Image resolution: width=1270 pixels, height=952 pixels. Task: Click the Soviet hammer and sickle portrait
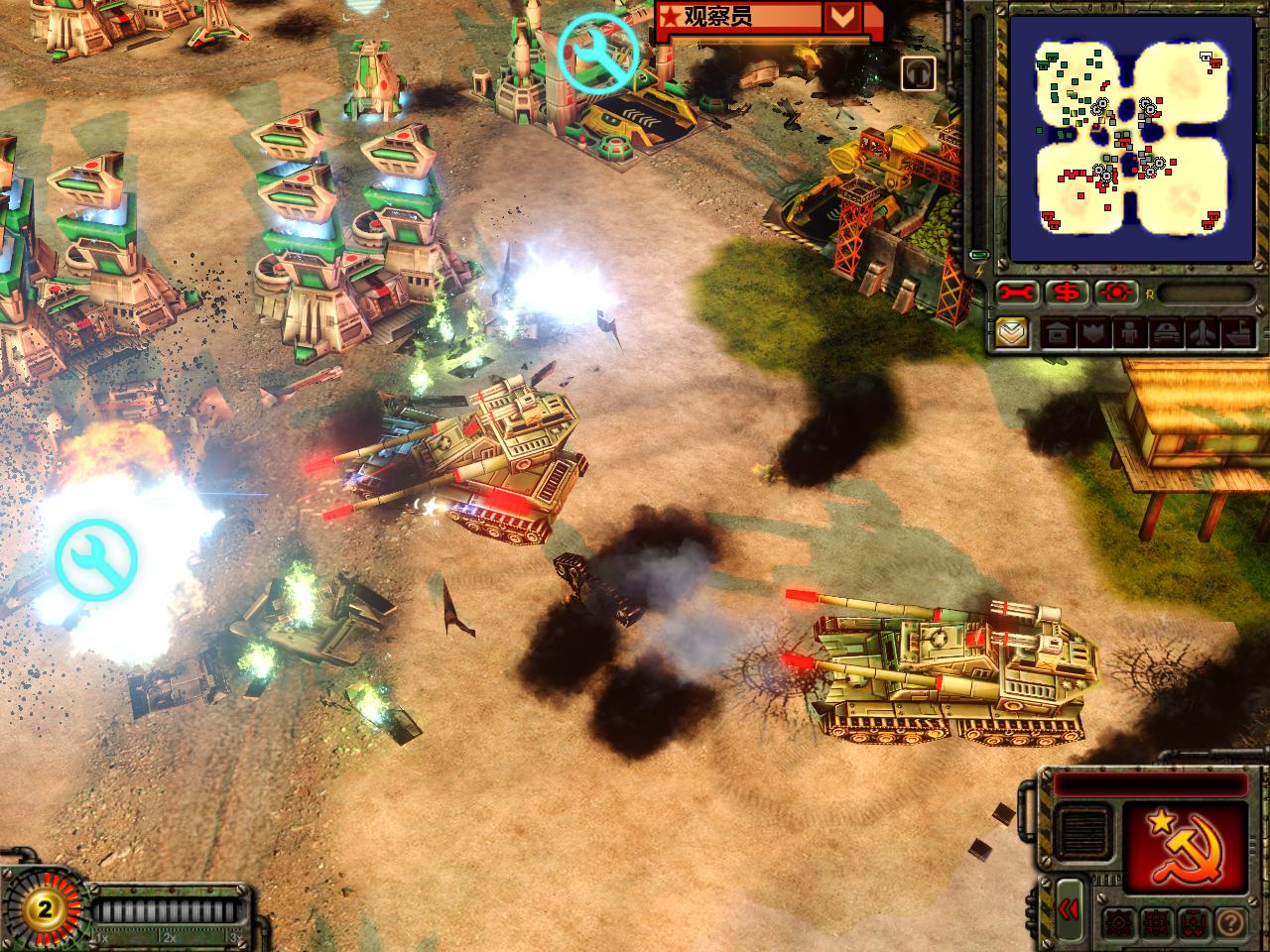tap(1186, 846)
